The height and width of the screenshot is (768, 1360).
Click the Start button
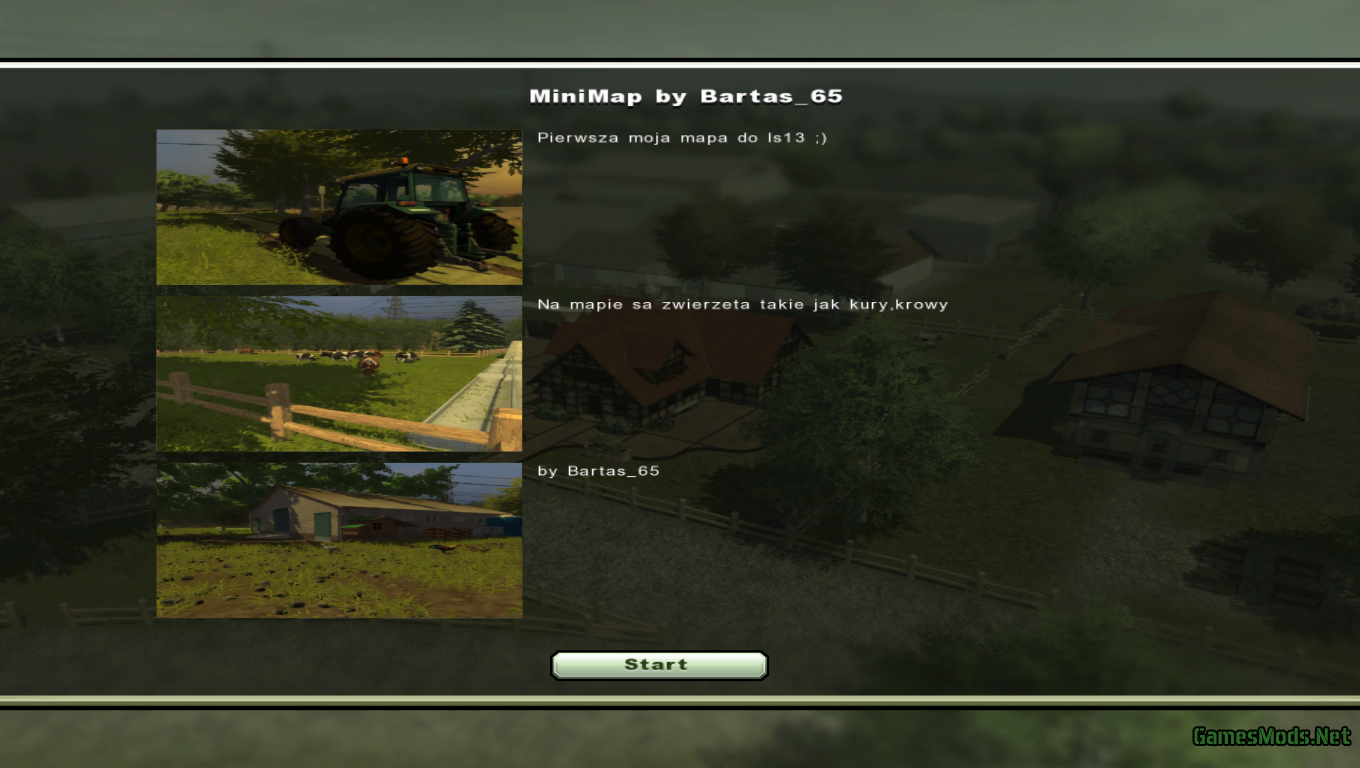click(x=658, y=665)
